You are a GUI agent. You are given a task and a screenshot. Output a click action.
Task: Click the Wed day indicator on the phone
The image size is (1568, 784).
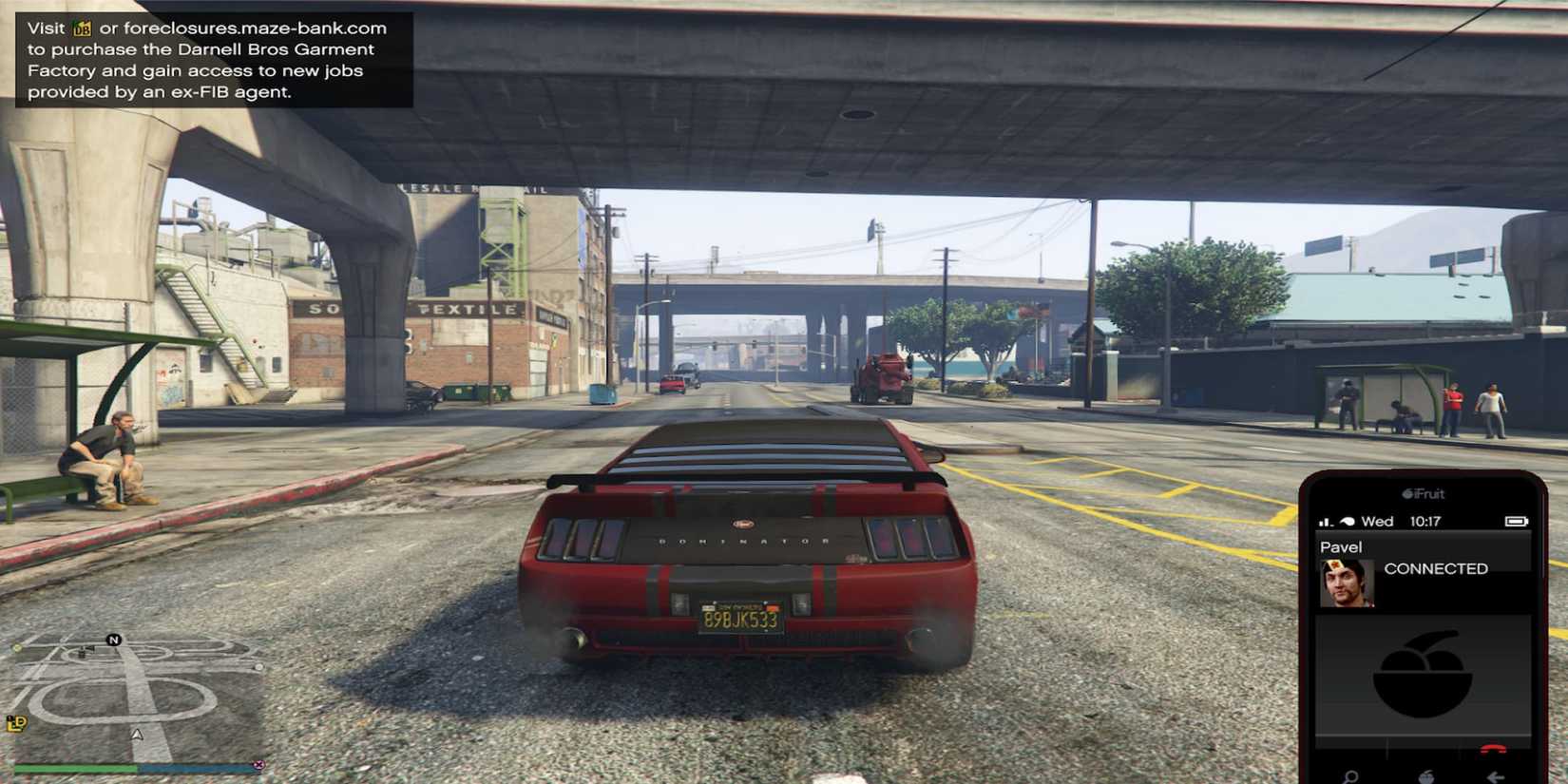pos(1377,521)
